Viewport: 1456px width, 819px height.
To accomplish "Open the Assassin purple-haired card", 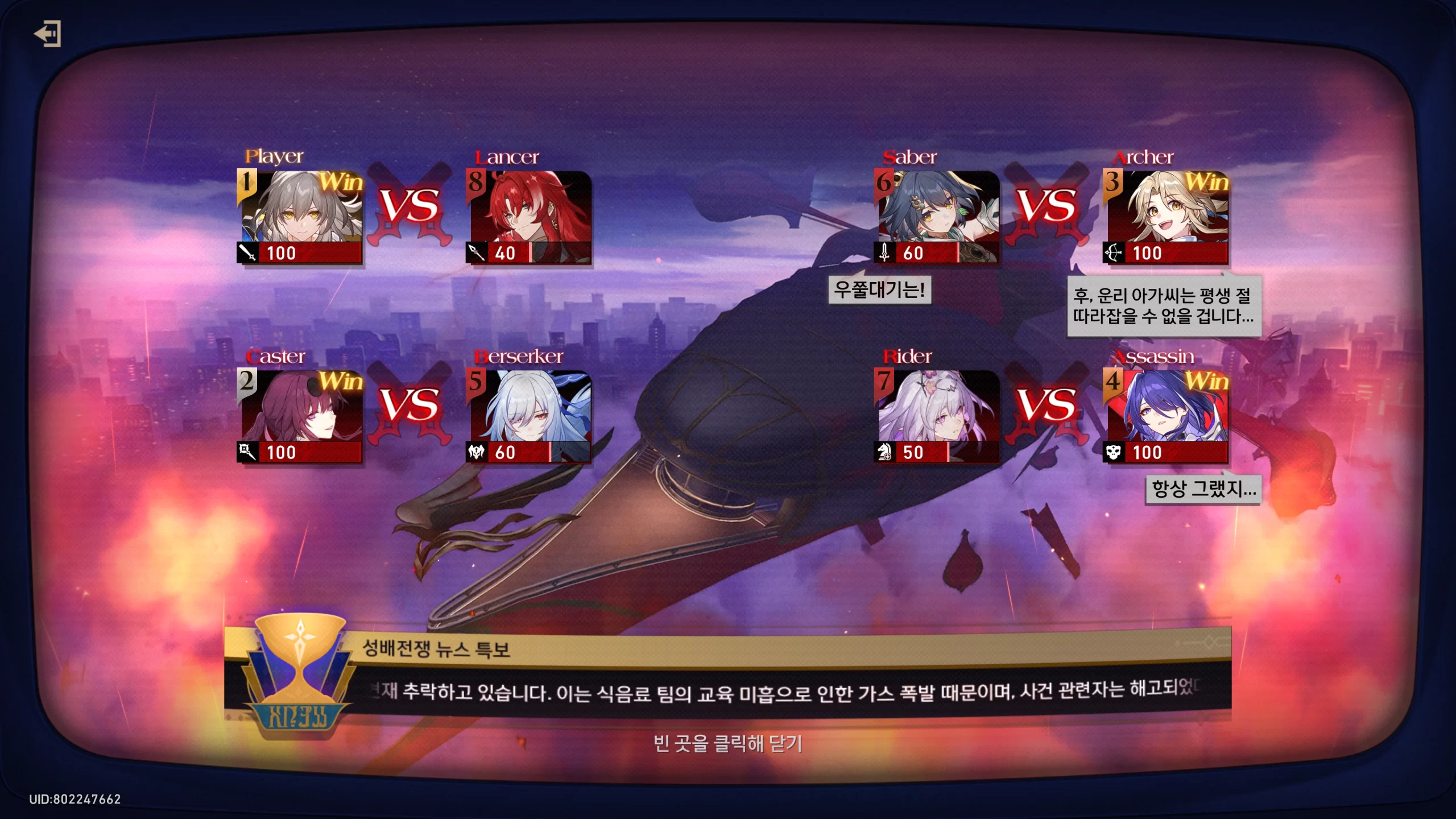I will 1166,416.
